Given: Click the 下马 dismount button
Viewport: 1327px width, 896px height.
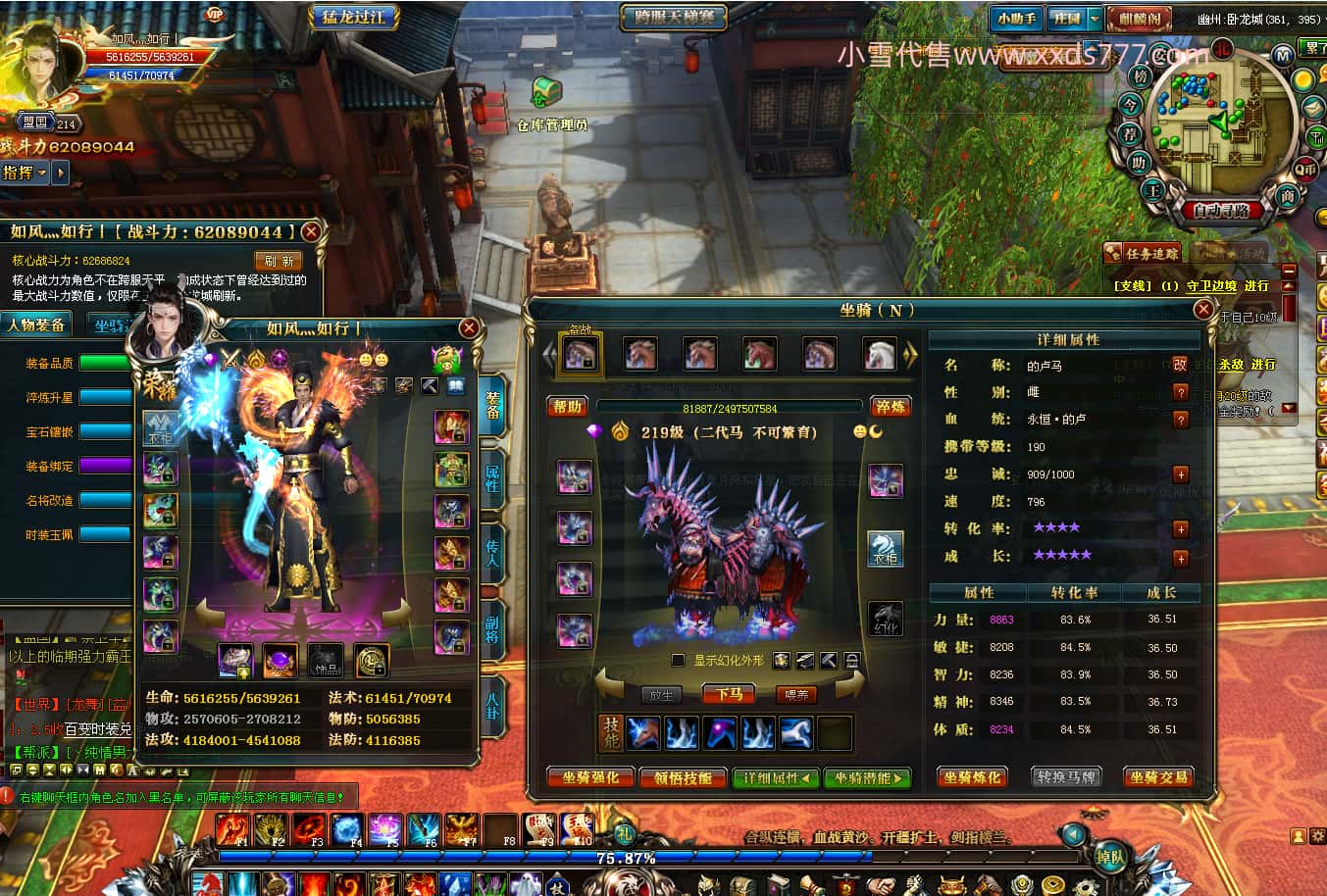Looking at the screenshot, I should point(729,694).
